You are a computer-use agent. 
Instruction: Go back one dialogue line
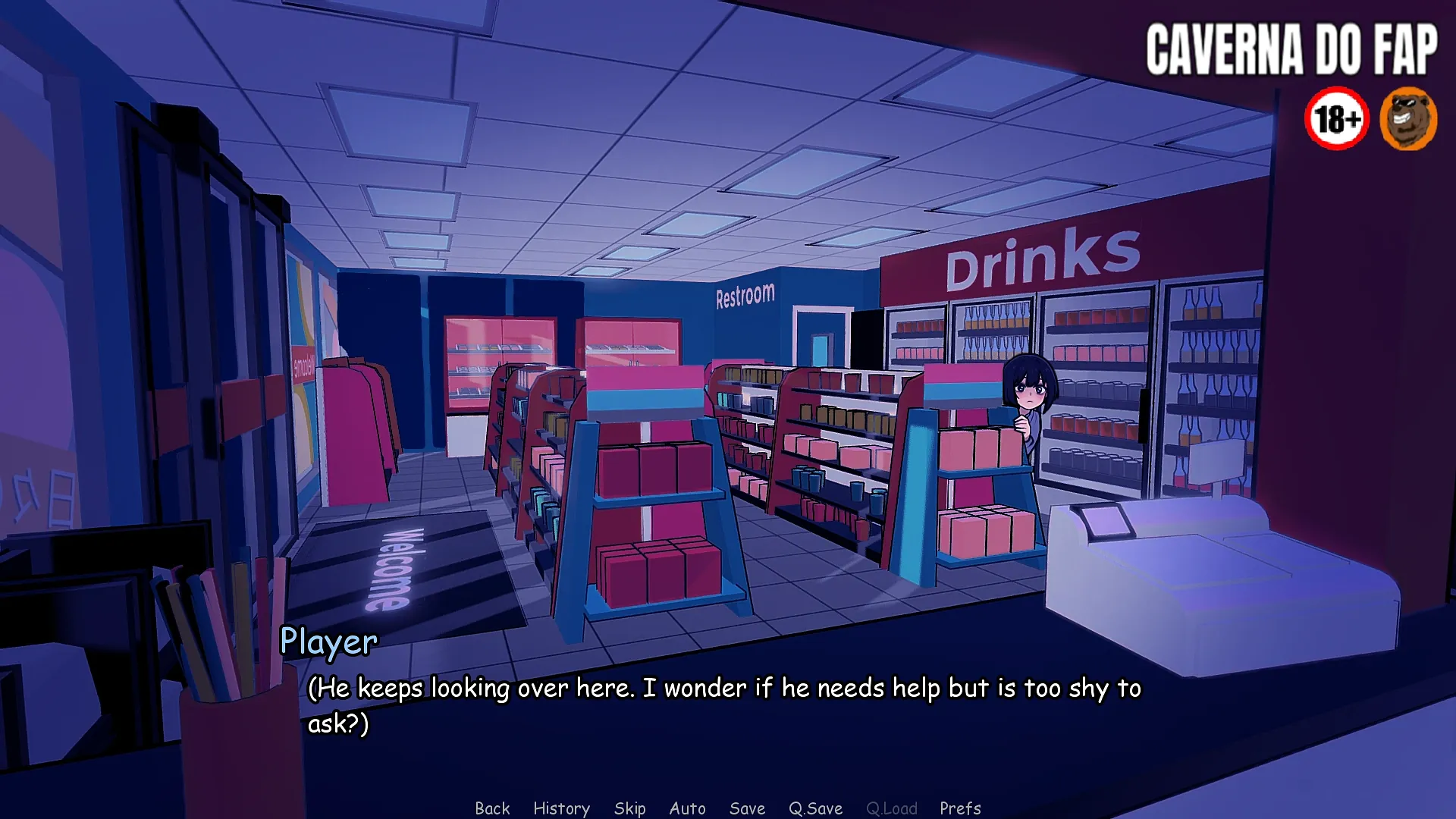[492, 808]
